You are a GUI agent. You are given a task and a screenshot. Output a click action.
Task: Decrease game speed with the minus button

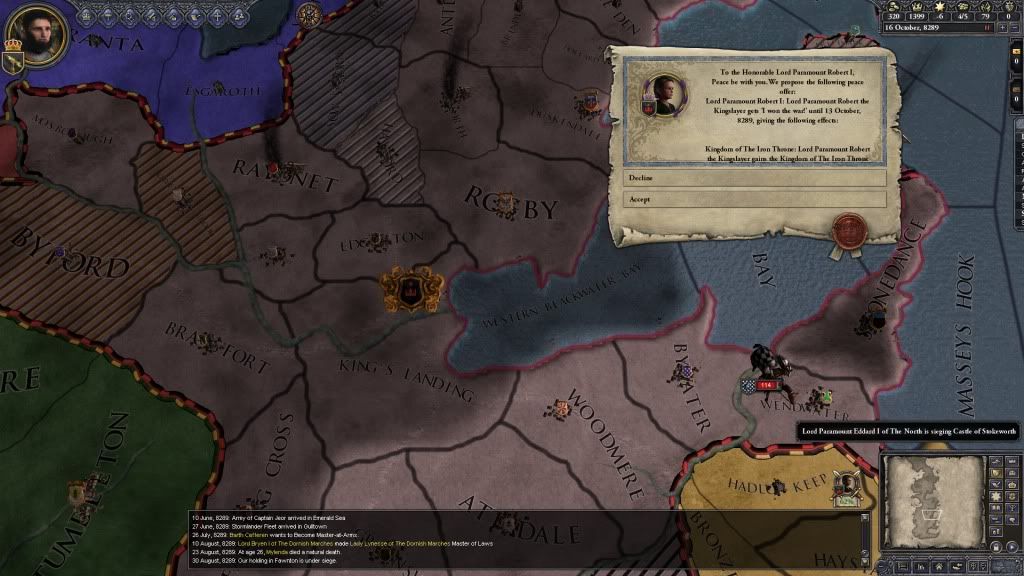(1015, 27)
